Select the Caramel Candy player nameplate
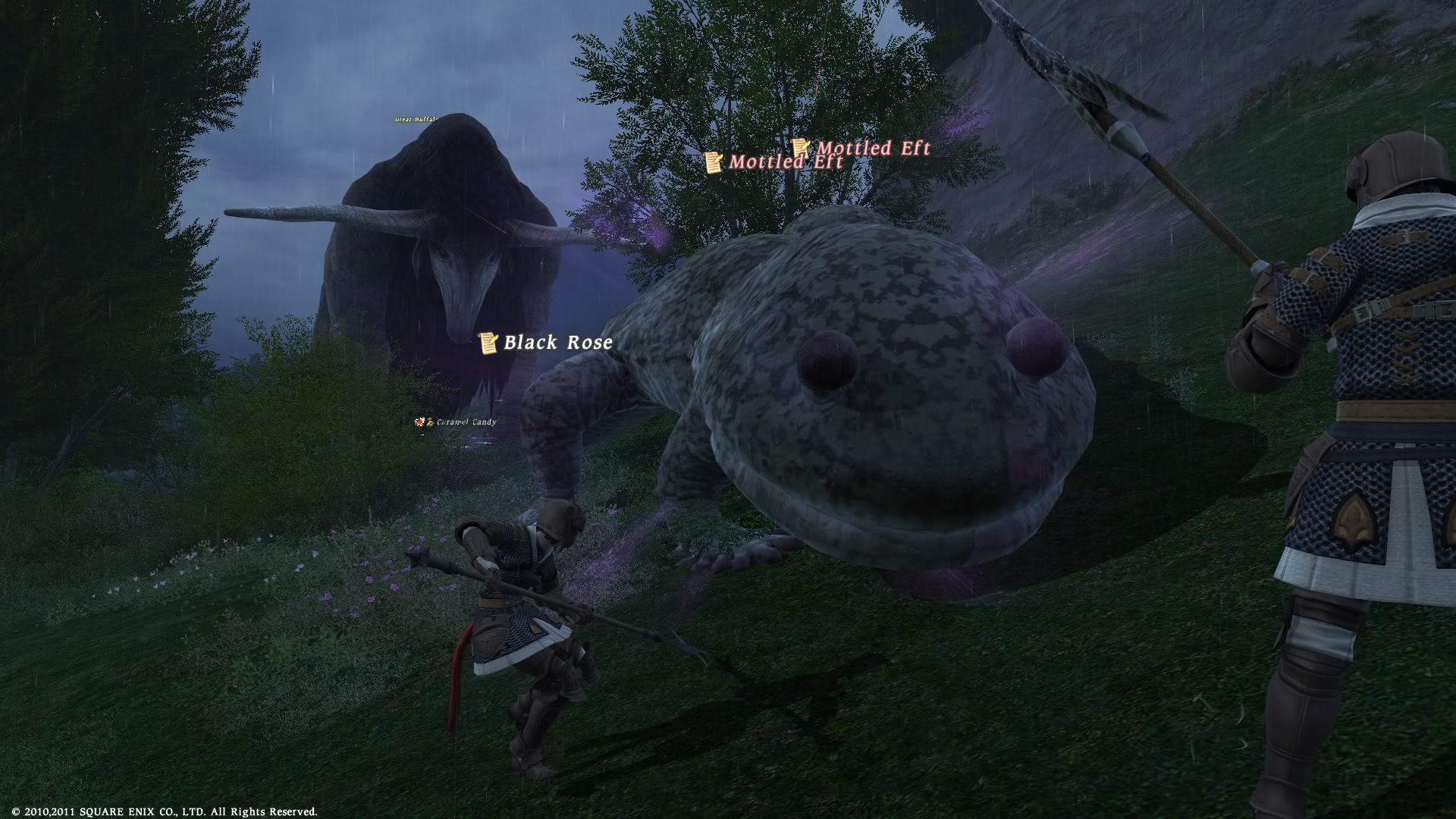The image size is (1456, 819). 461,422
